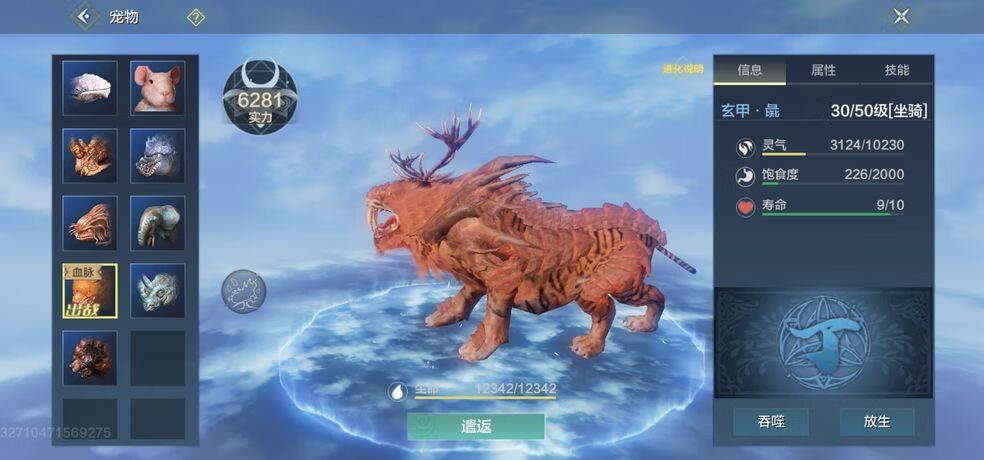
Task: Switch to the 属性 attributes tab
Action: pos(823,70)
